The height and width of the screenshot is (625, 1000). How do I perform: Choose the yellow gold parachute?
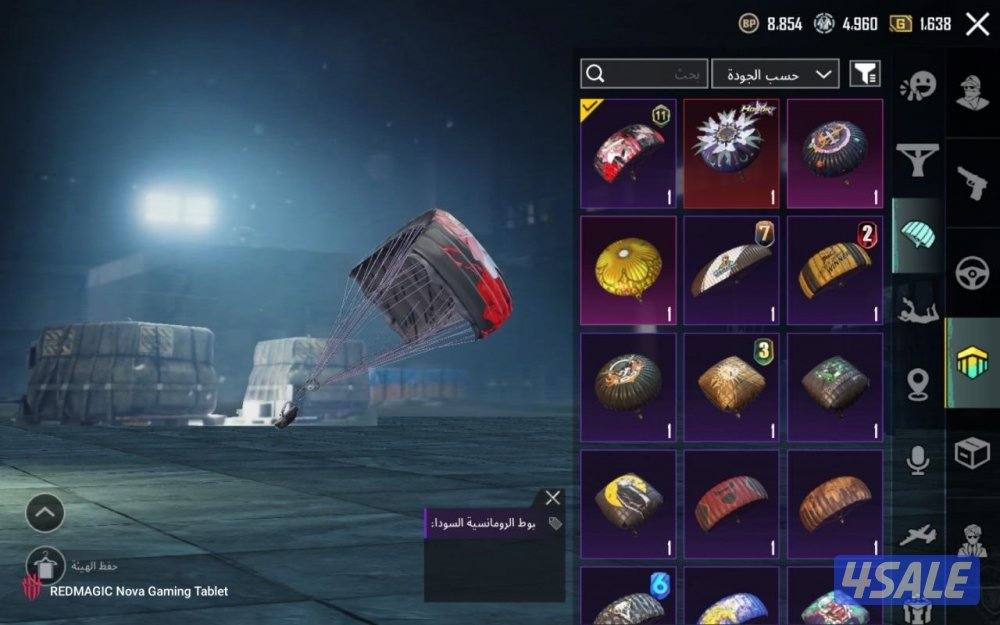tap(628, 270)
